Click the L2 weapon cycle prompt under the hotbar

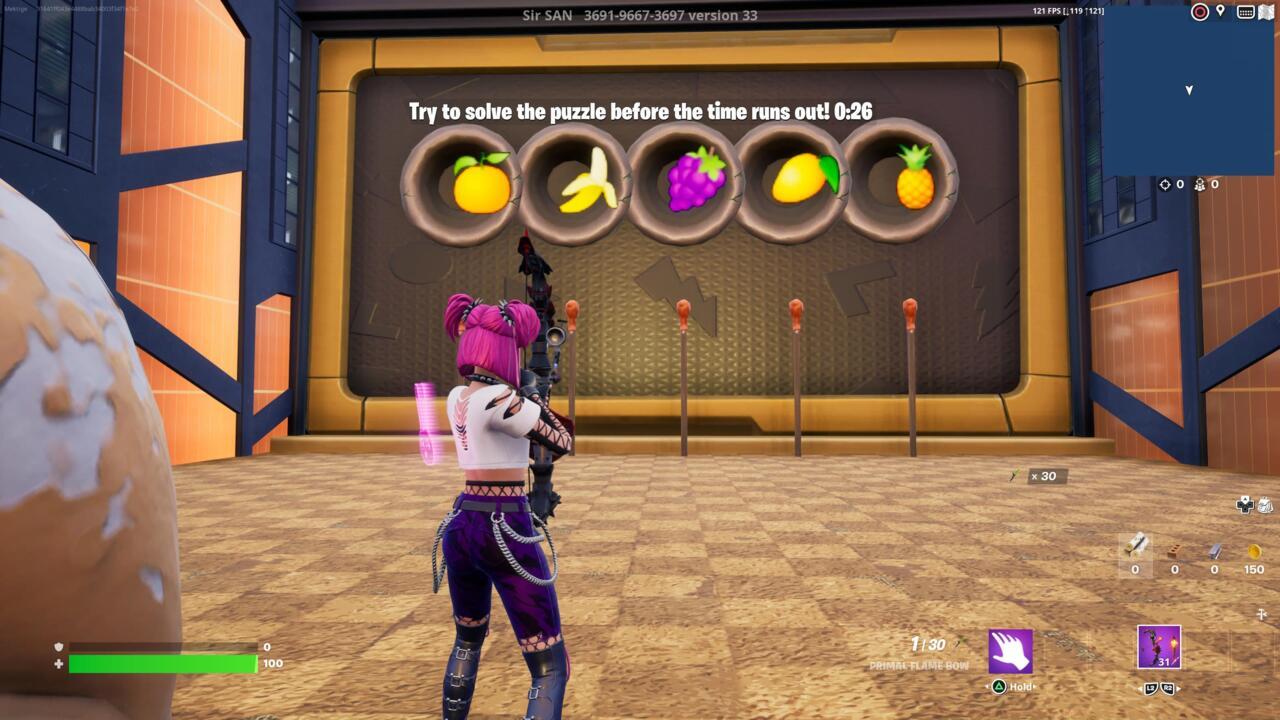click(x=1151, y=687)
